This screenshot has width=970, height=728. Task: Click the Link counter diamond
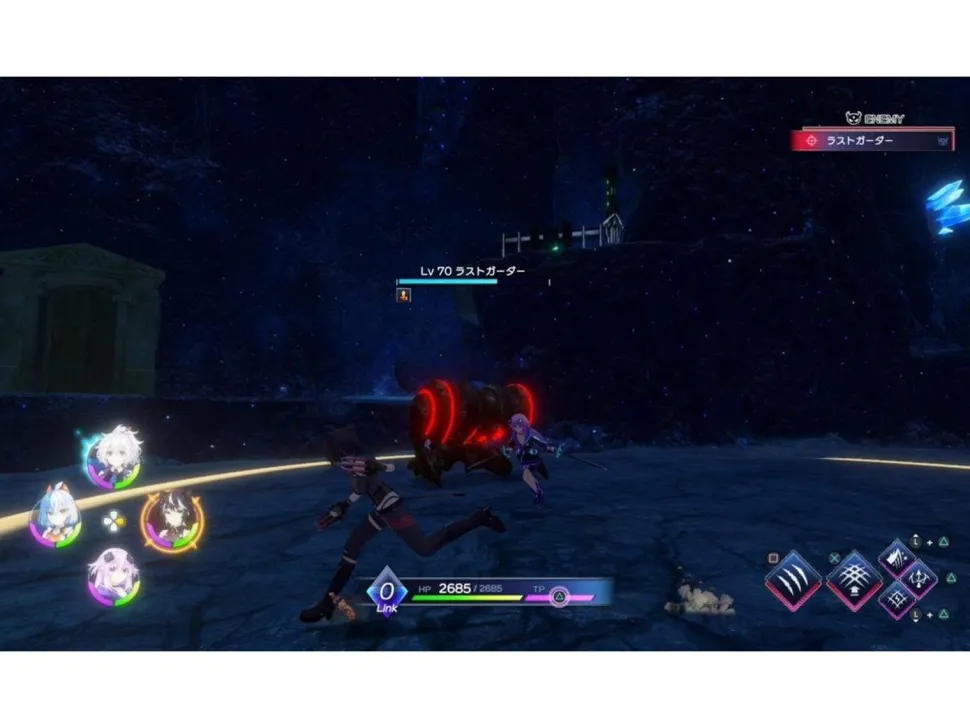(x=386, y=591)
